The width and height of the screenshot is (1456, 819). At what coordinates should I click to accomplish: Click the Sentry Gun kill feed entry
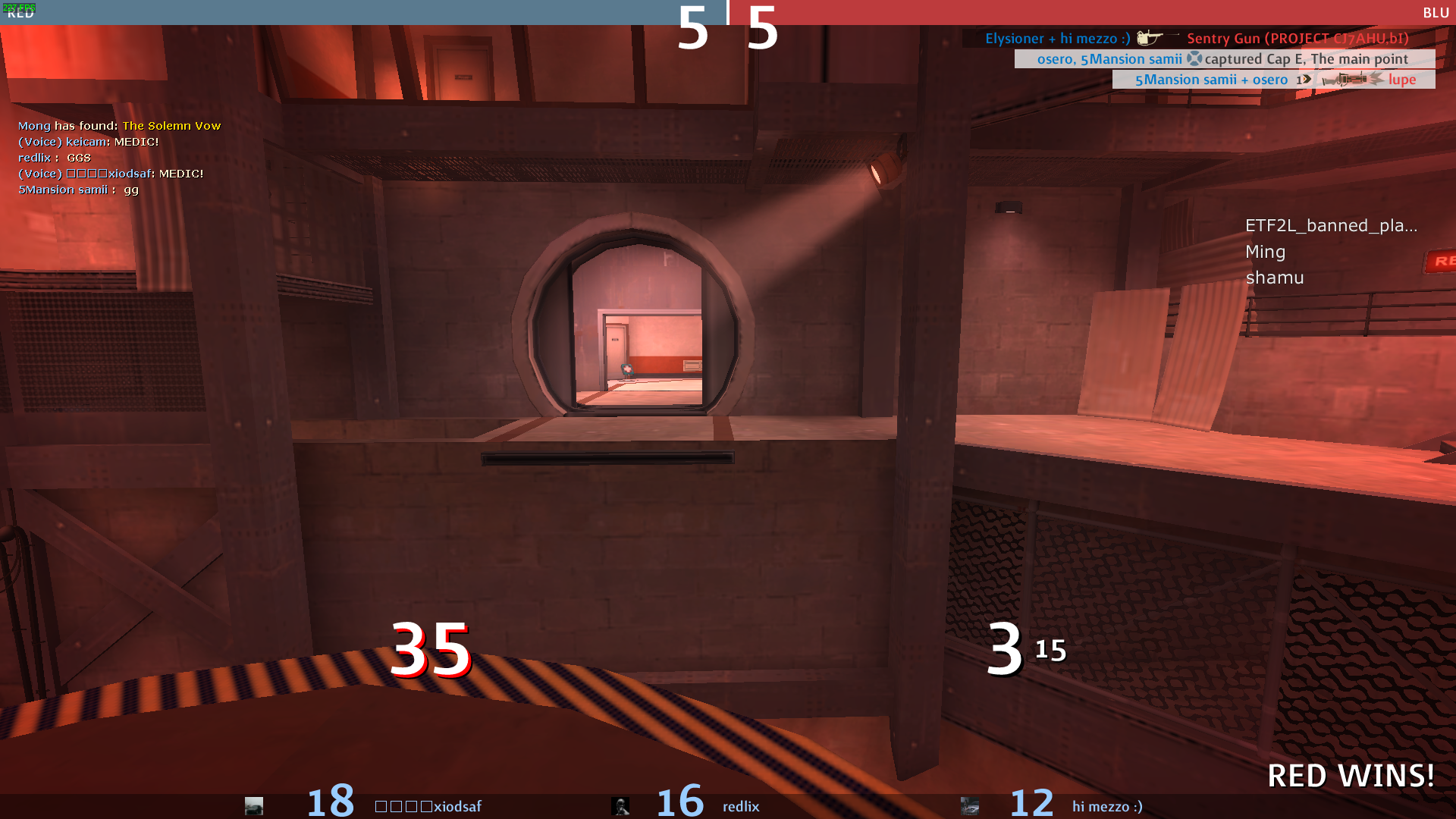1197,38
